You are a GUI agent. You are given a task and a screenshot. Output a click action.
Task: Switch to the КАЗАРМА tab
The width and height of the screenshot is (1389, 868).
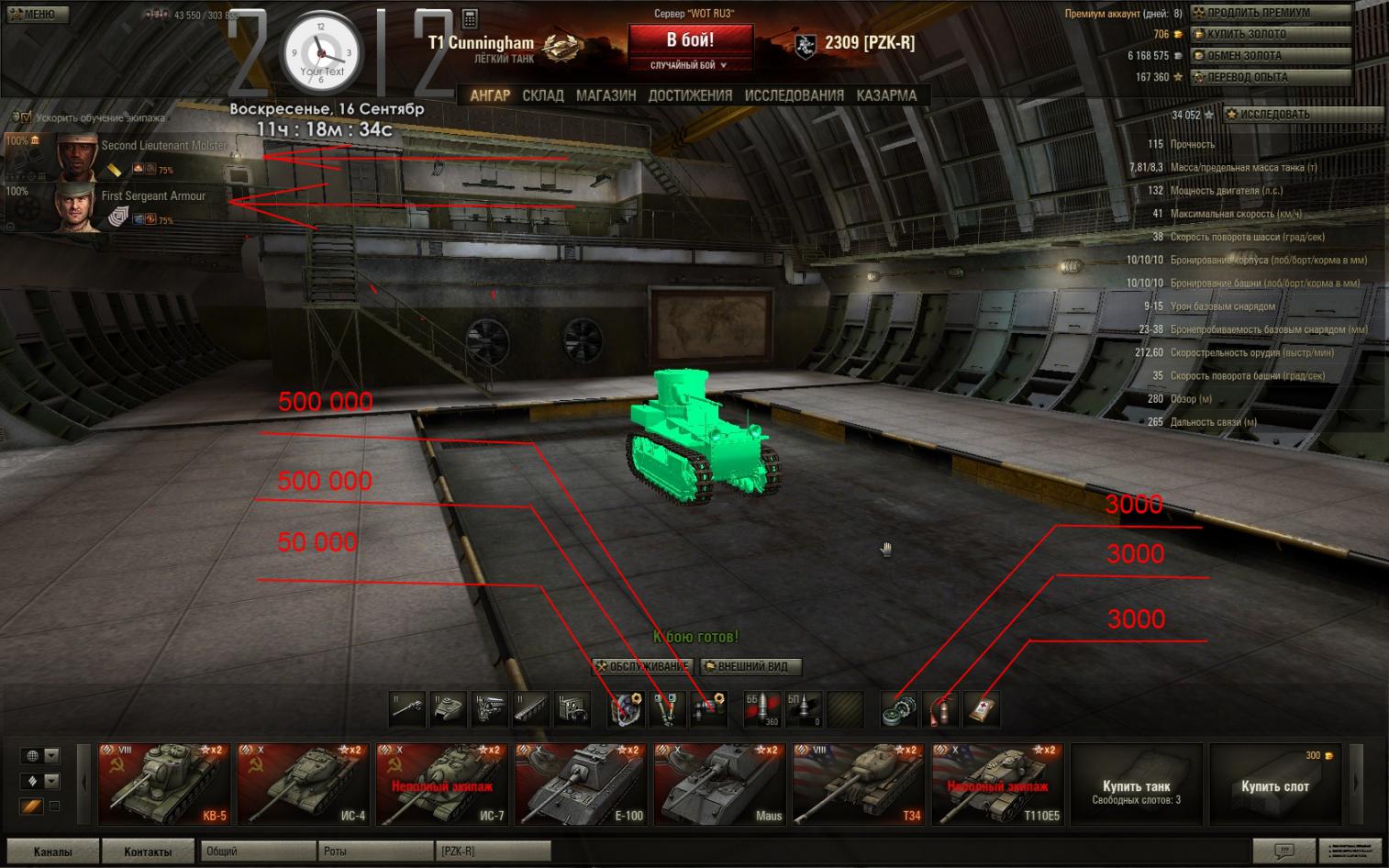(886, 95)
